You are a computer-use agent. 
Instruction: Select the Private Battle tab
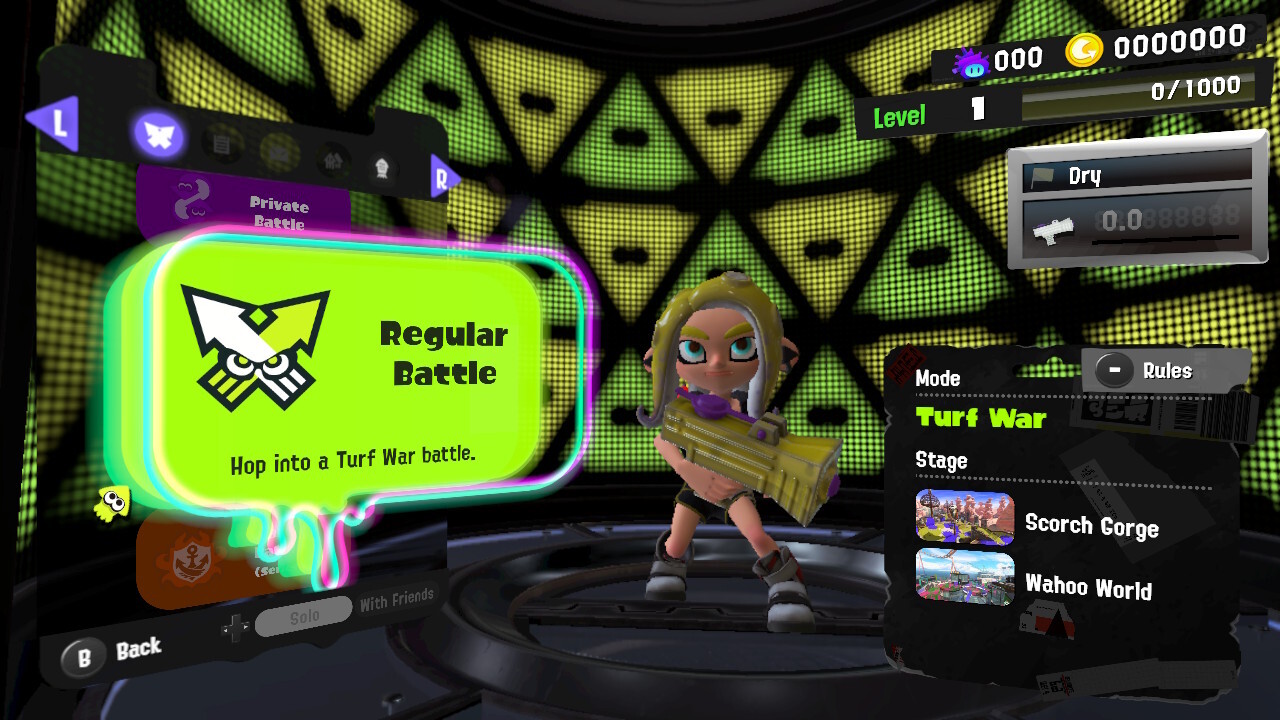(x=278, y=212)
